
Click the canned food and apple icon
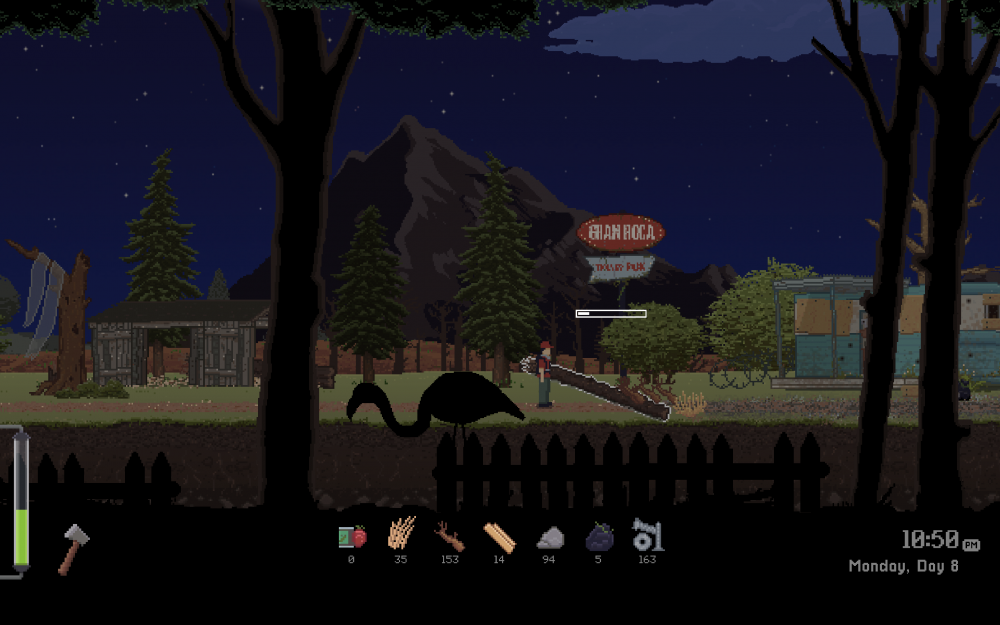click(x=351, y=537)
